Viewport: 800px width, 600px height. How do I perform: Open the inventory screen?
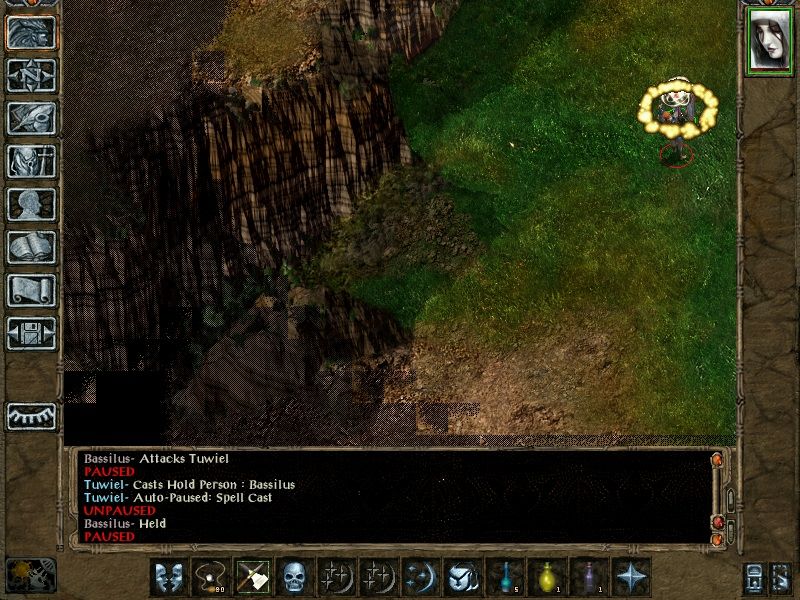click(x=31, y=161)
